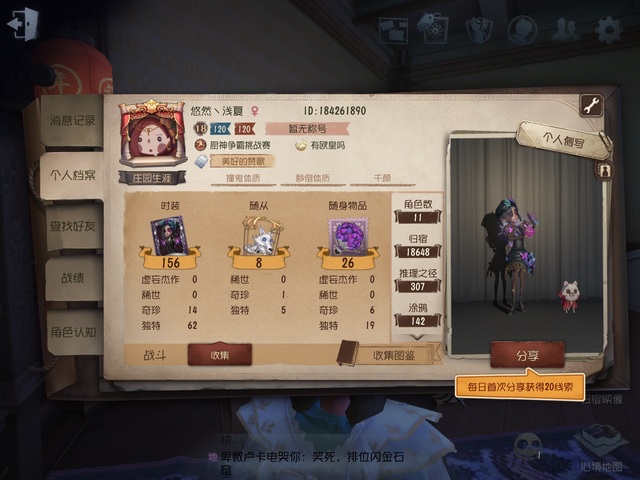The image size is (640, 480).
Task: Select the 收集 collection tab
Action: point(220,354)
